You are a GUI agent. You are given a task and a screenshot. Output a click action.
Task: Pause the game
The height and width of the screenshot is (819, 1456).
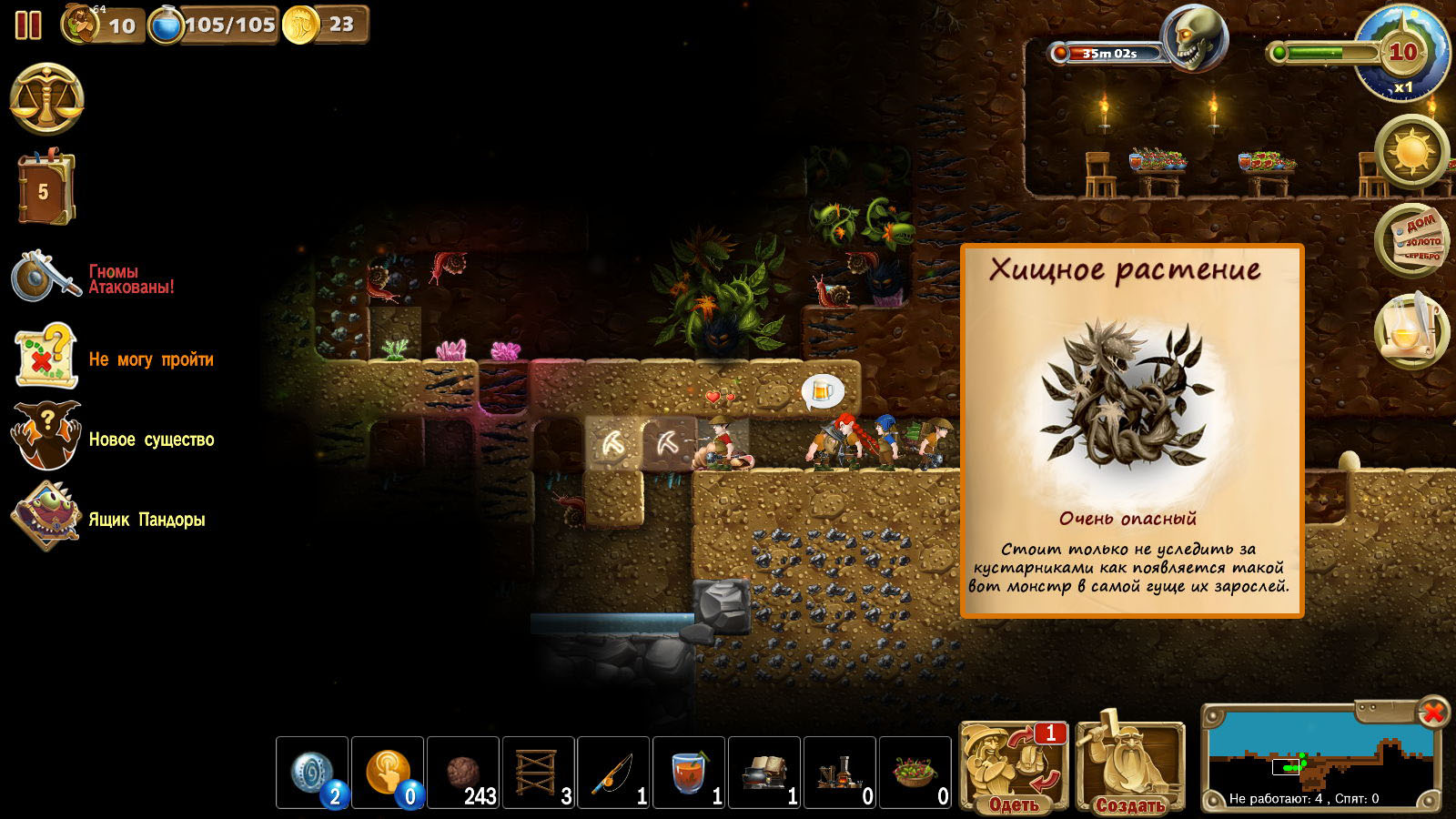coord(28,25)
